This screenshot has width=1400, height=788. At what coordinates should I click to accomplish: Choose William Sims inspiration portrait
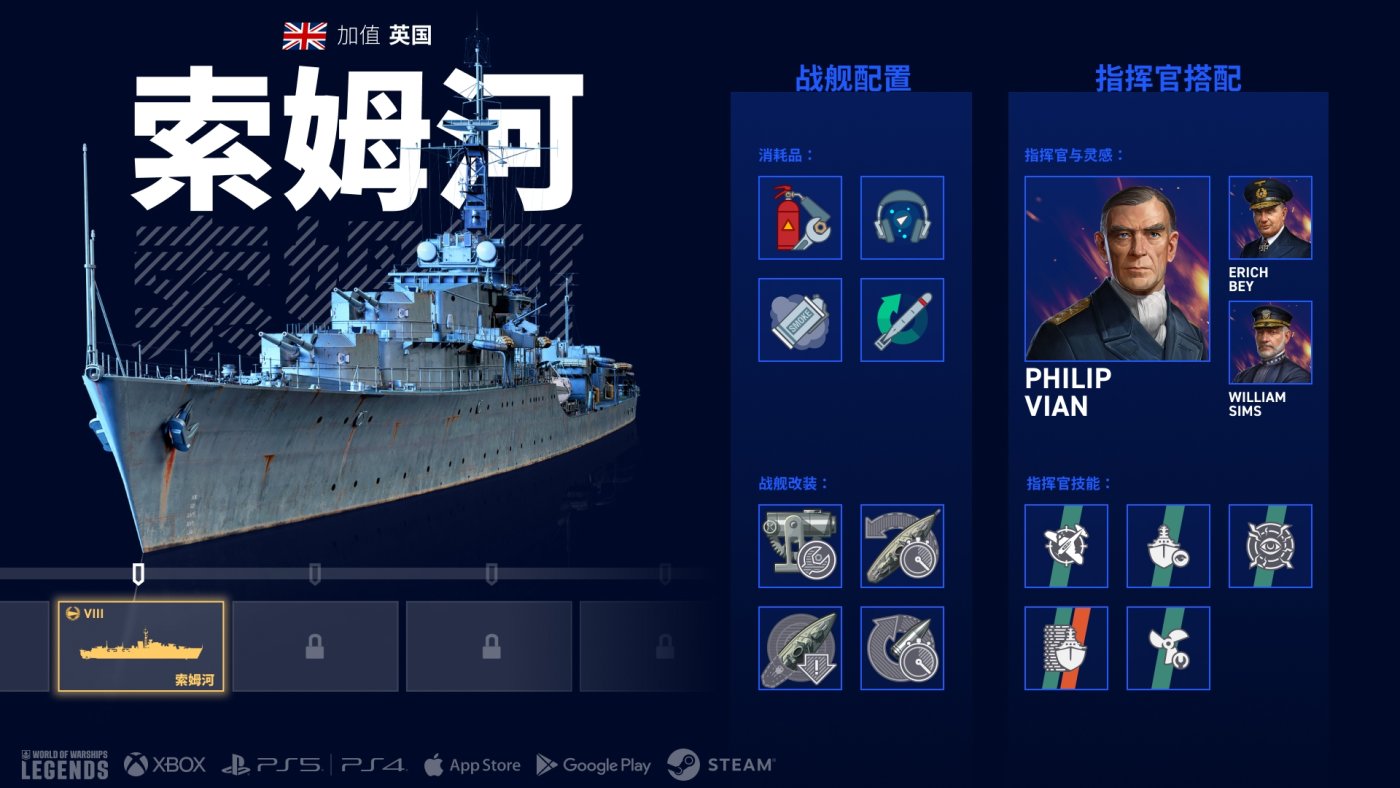click(x=1270, y=343)
